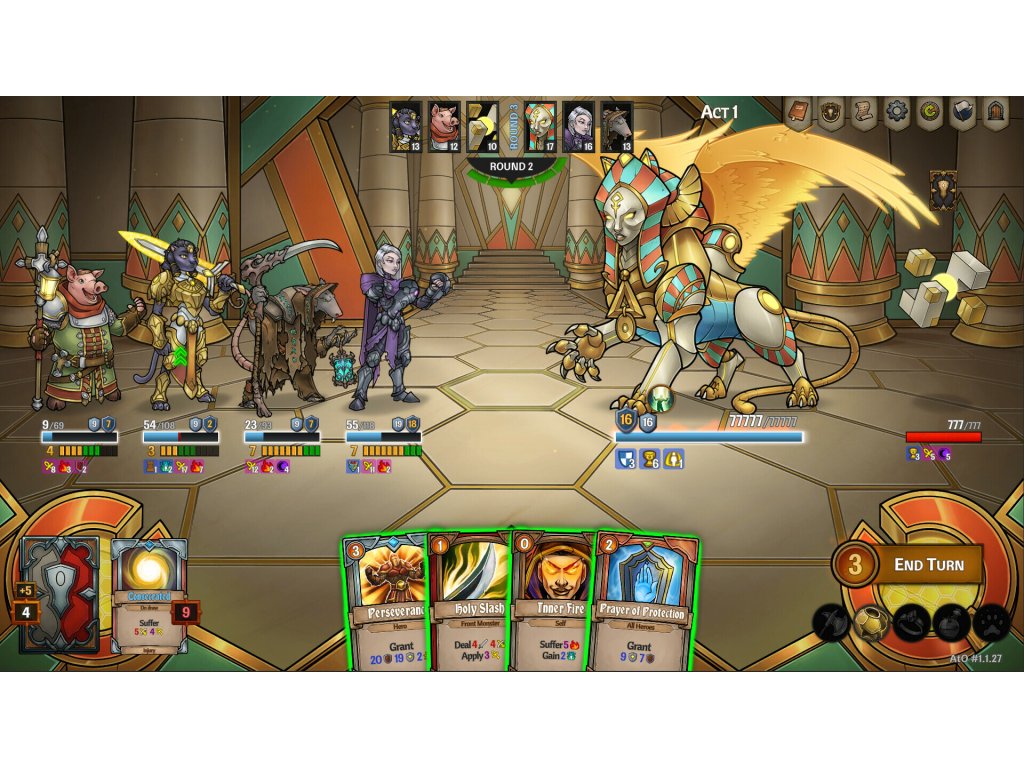This screenshot has width=1024, height=768.
Task: Select the sphinx enemy initiative portrait
Action: (541, 127)
